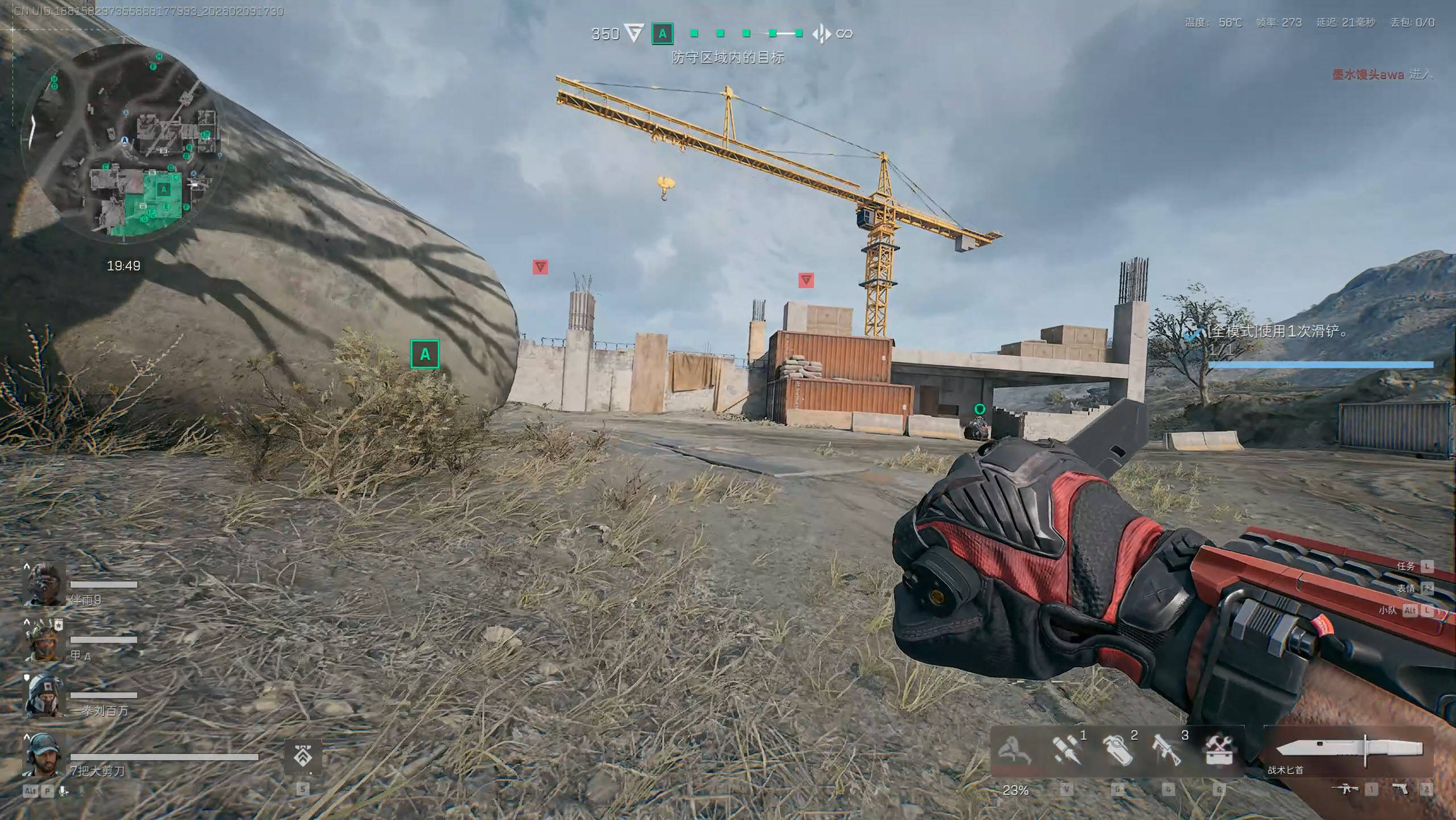Click the left red enemy marker
This screenshot has width=1456, height=820.
click(x=540, y=266)
